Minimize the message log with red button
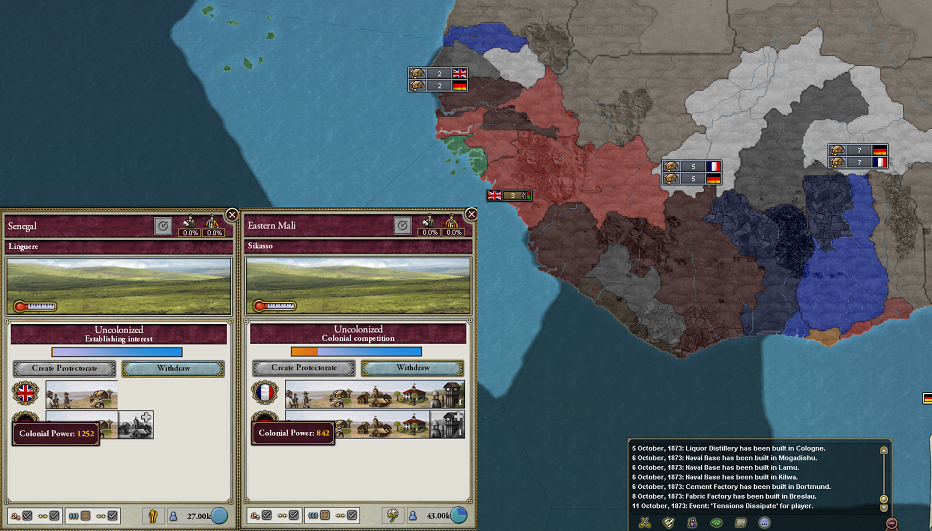 click(x=891, y=522)
